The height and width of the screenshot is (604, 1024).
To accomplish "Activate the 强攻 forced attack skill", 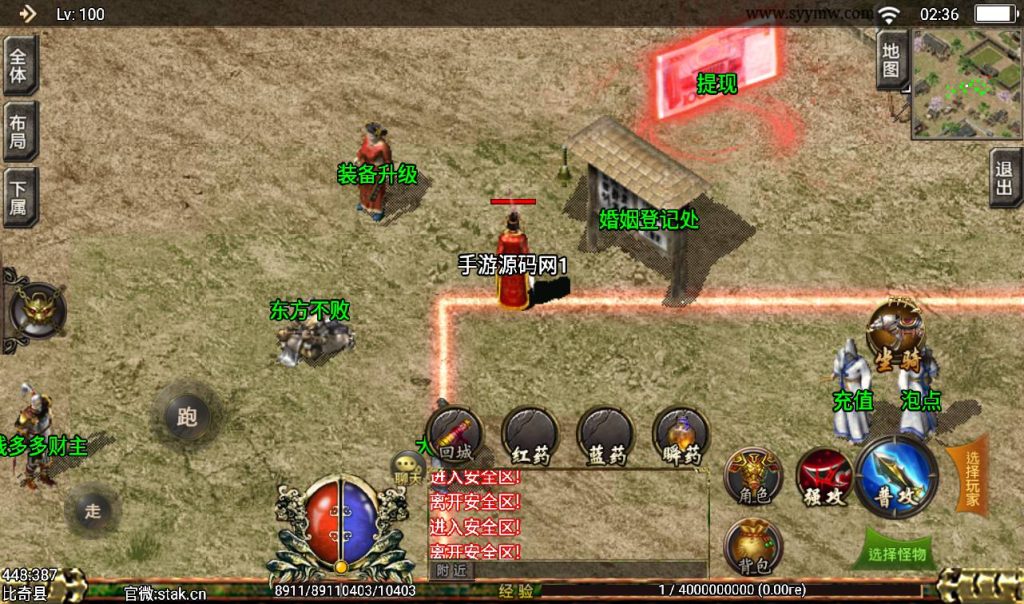I will coord(824,477).
